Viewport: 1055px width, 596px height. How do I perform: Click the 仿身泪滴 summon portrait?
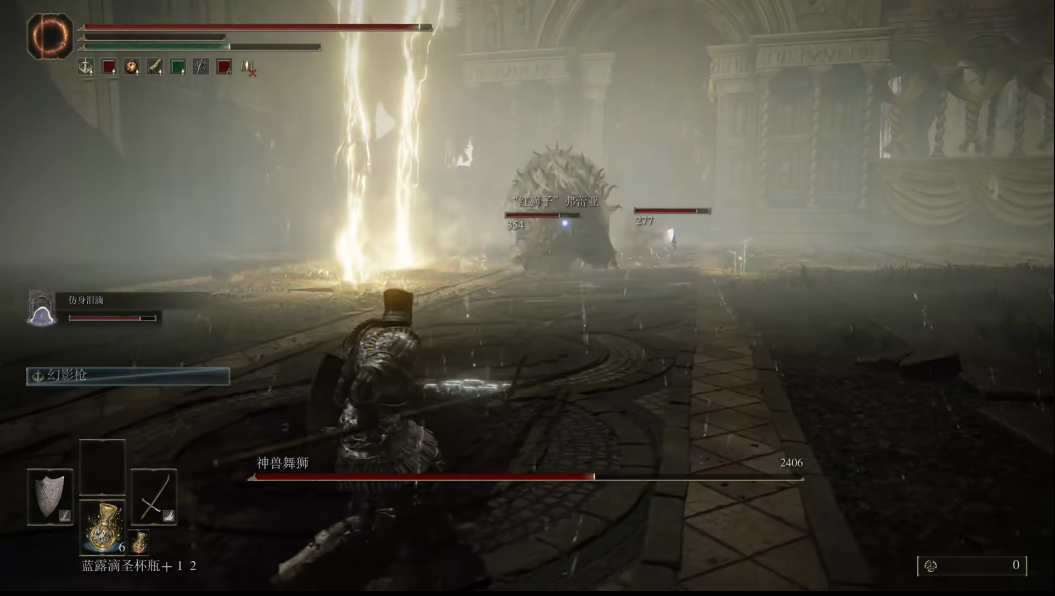[42, 308]
